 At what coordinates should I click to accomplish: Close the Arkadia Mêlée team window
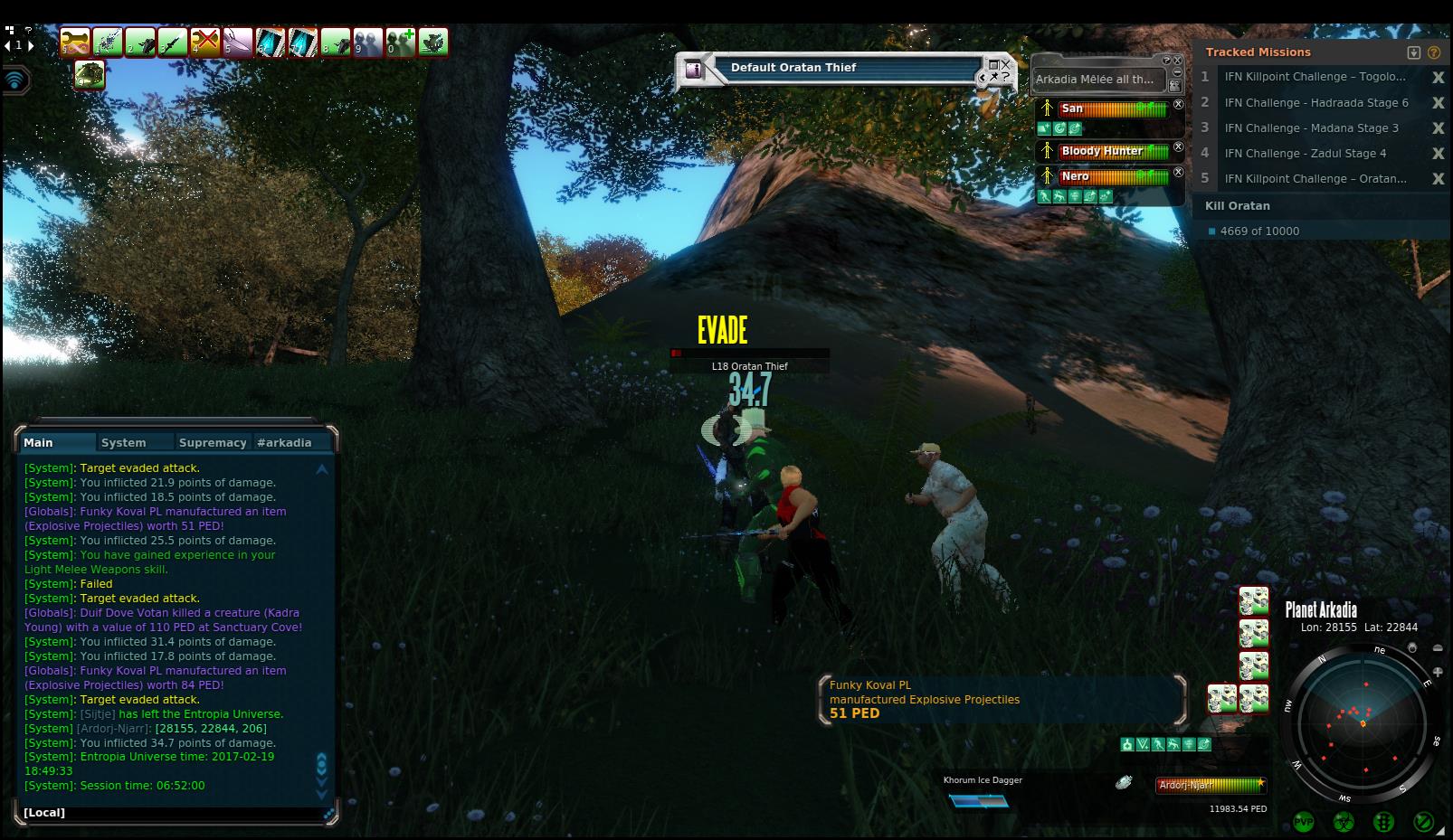coord(1178,61)
